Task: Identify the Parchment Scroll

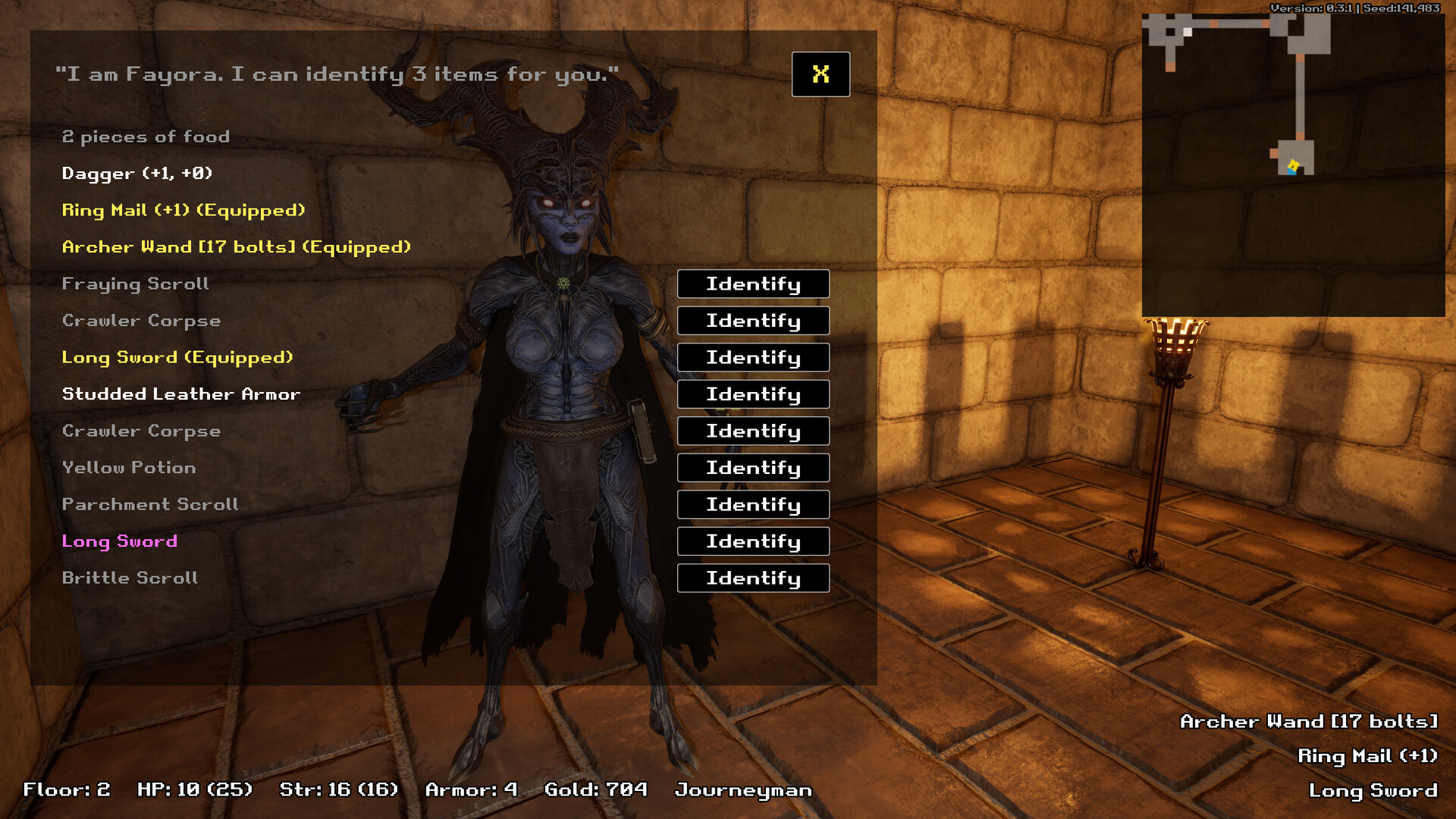Action: click(x=752, y=504)
